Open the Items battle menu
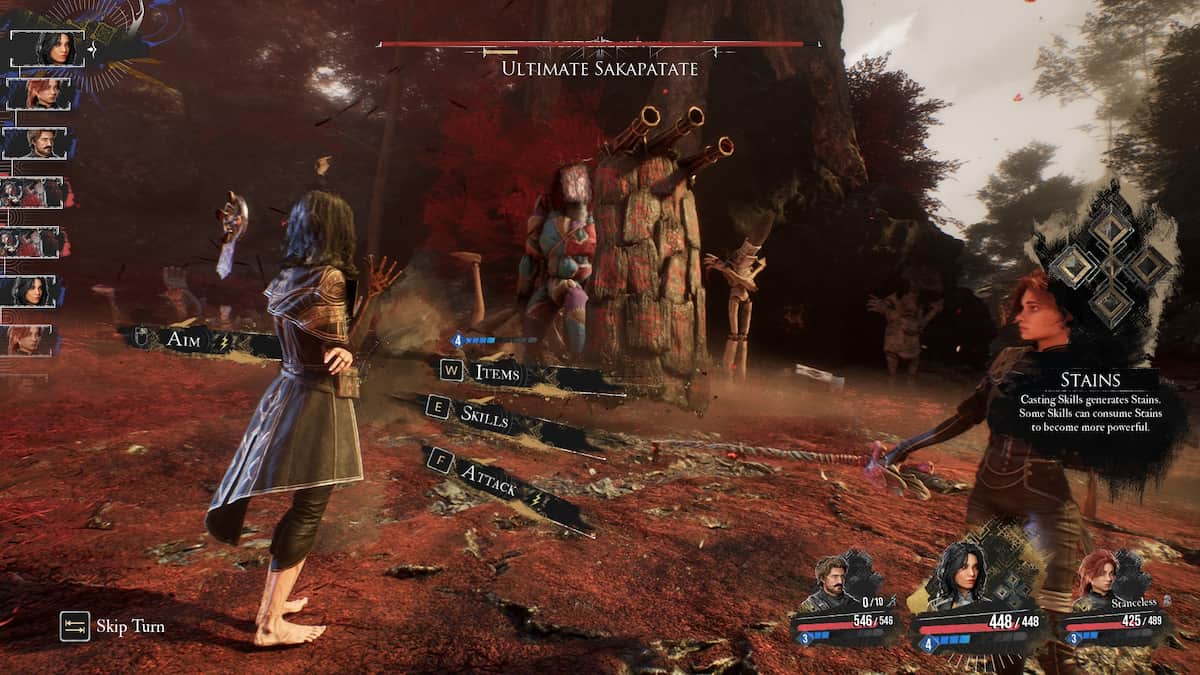Viewport: 1200px width, 675px height. (496, 373)
